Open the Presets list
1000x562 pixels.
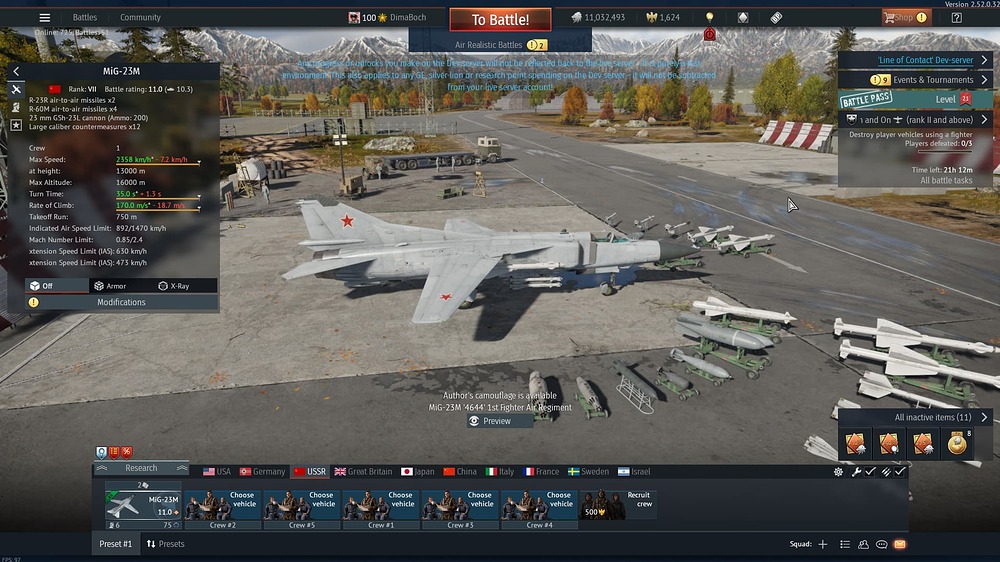point(165,544)
